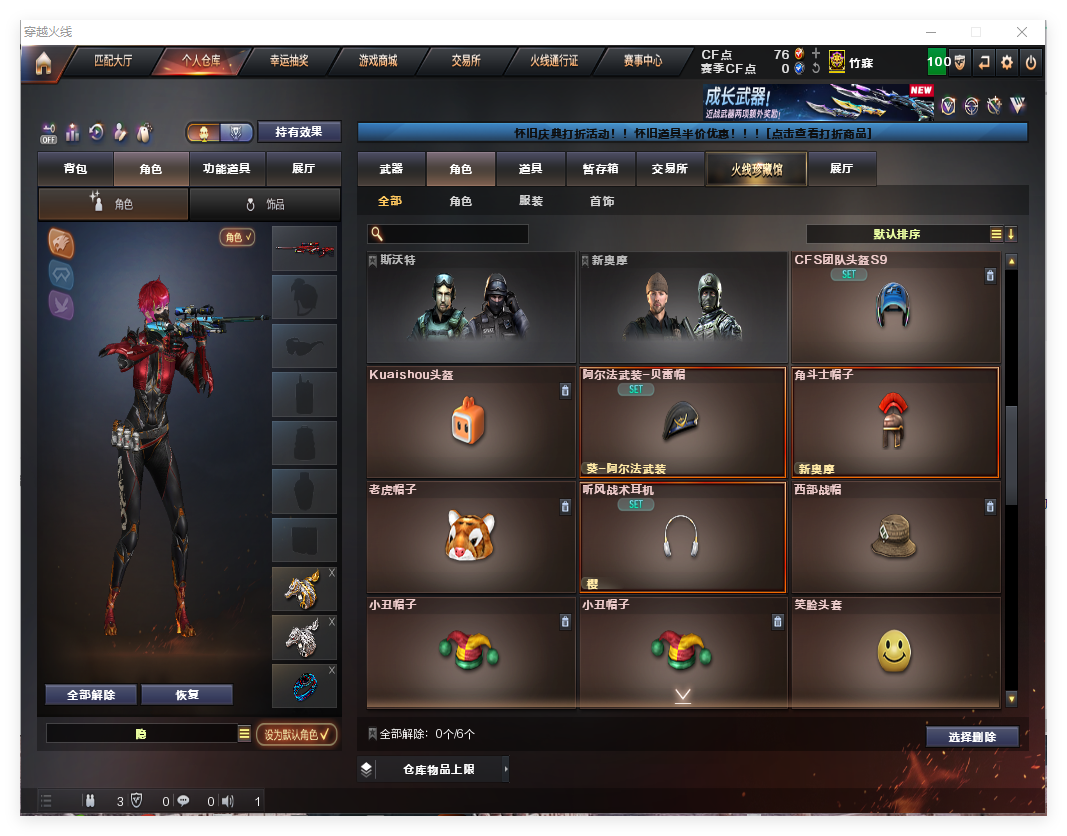Open the 默认排序 sort dropdown
The height and width of the screenshot is (836, 1067).
[x=897, y=234]
